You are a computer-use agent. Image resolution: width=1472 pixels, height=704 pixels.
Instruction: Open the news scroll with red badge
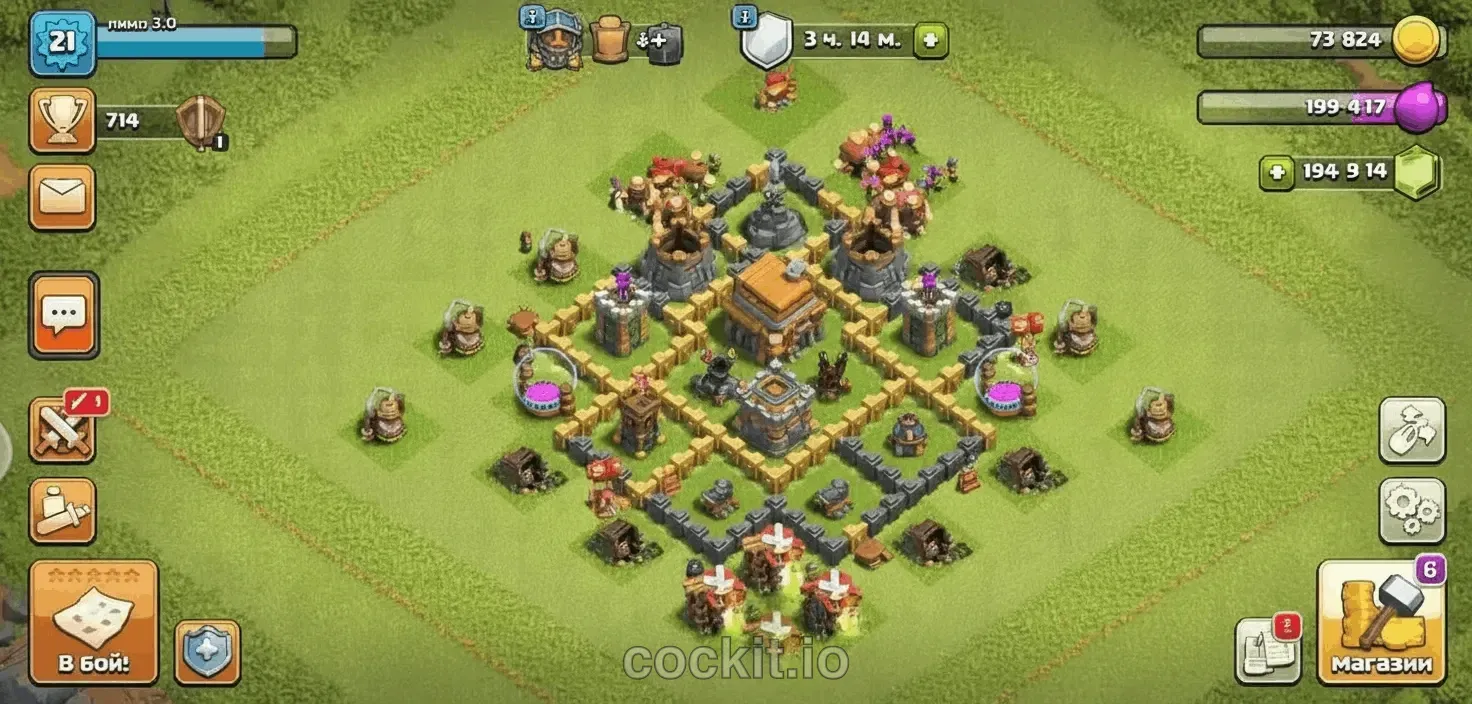point(1267,648)
